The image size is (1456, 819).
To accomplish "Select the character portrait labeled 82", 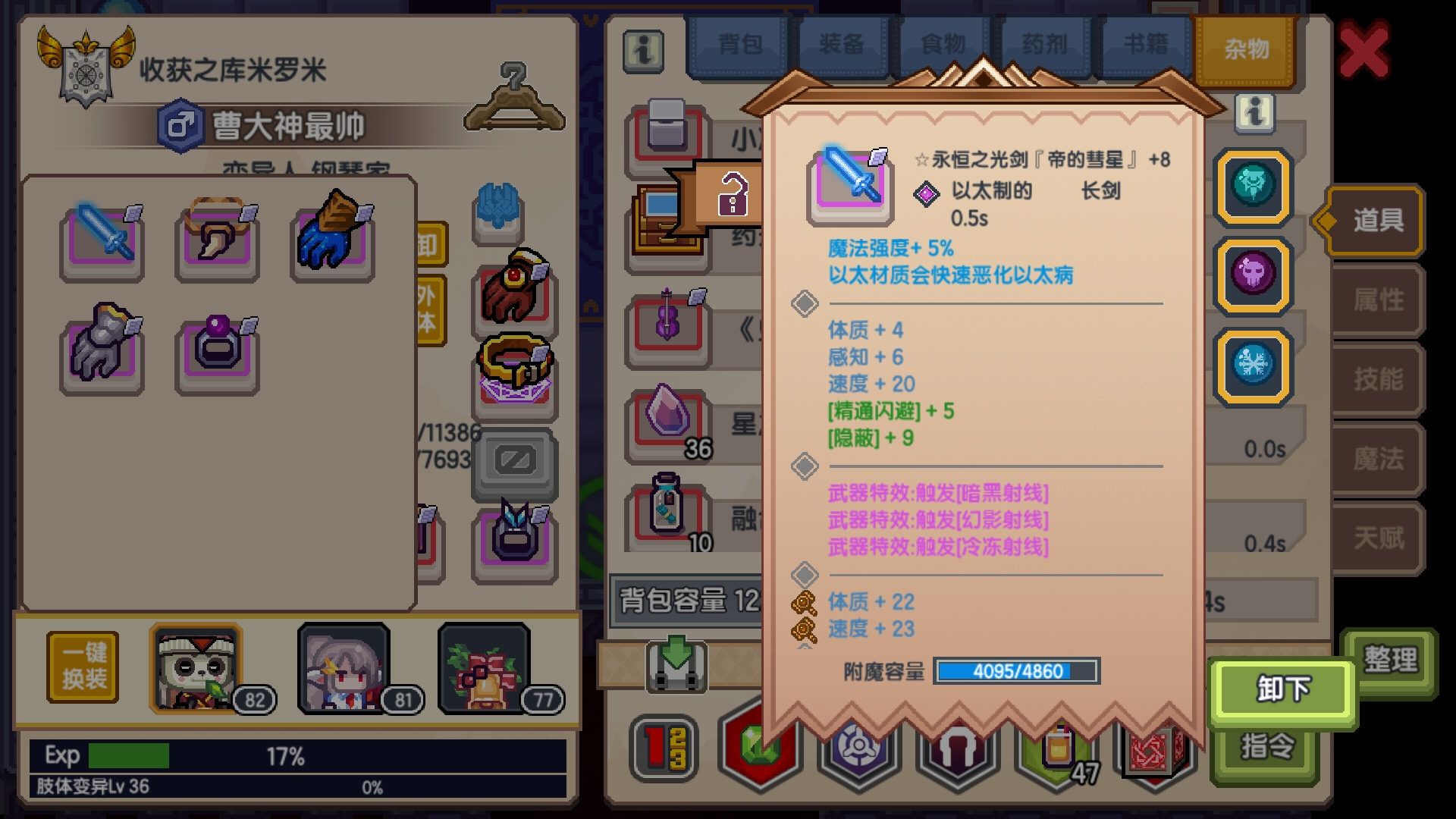I will tap(194, 667).
